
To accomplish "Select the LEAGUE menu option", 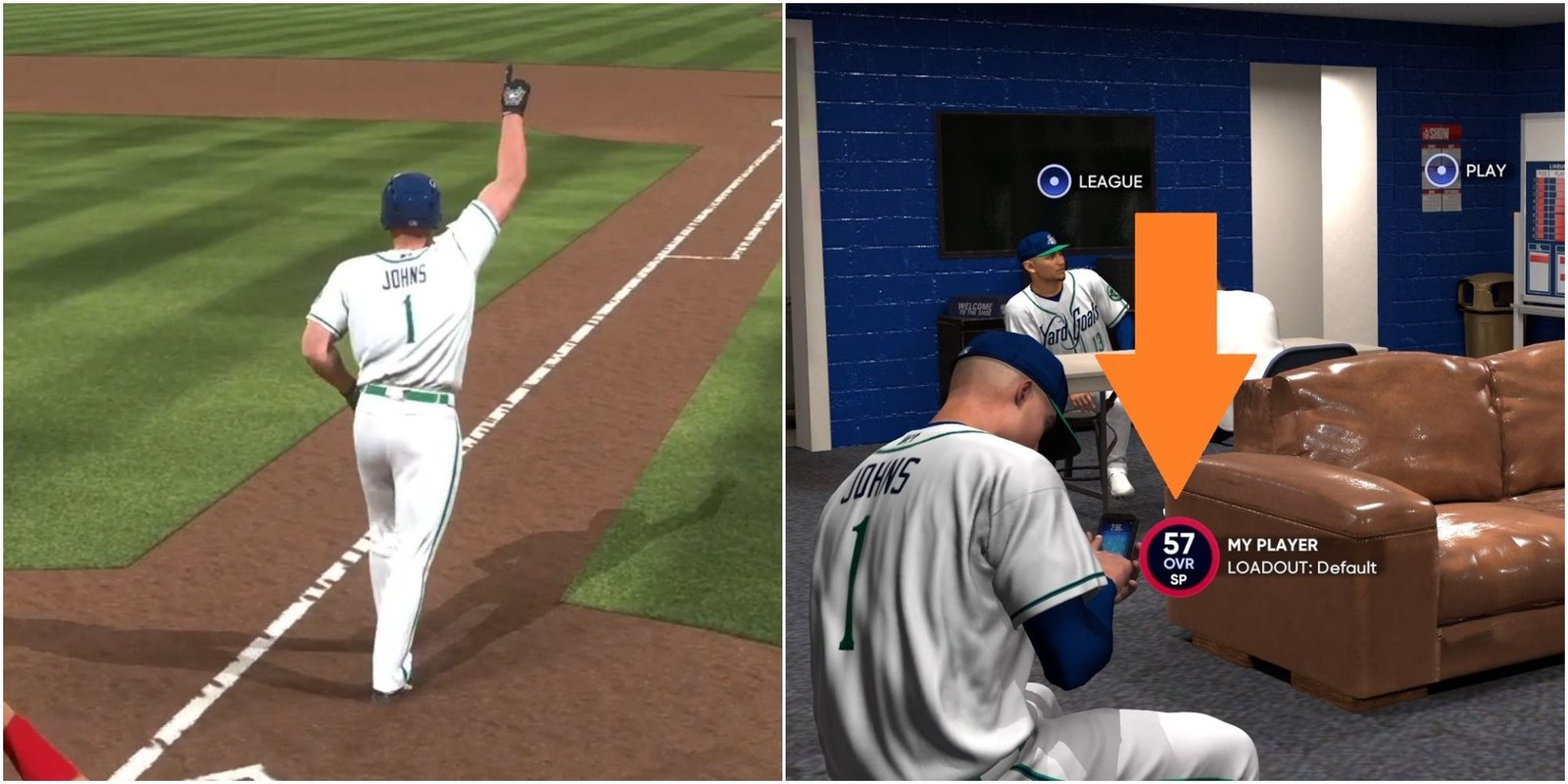I will [1110, 180].
